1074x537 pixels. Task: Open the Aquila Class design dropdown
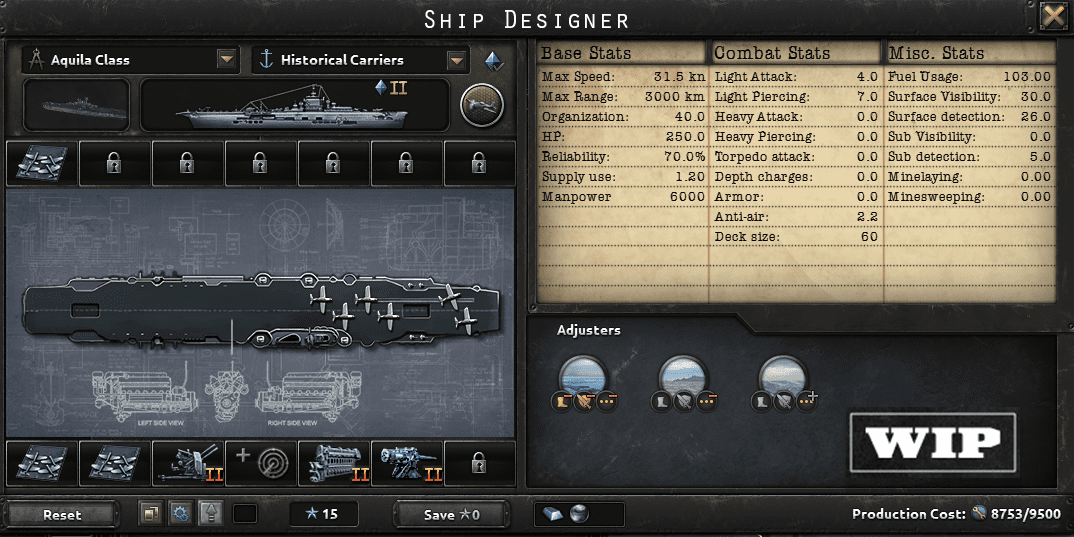pos(227,60)
